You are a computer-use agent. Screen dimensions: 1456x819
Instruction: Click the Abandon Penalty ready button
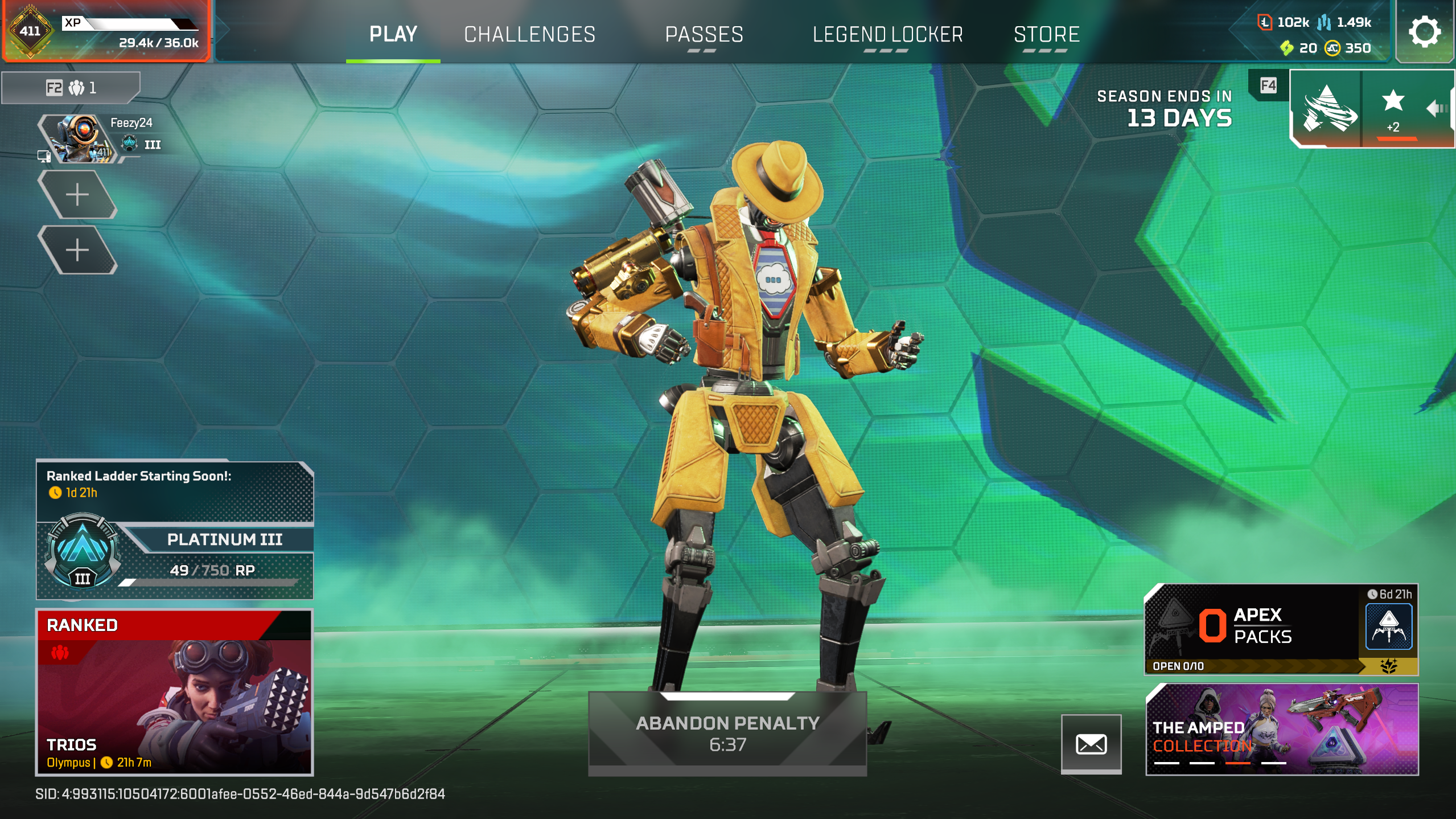pyautogui.click(x=727, y=733)
